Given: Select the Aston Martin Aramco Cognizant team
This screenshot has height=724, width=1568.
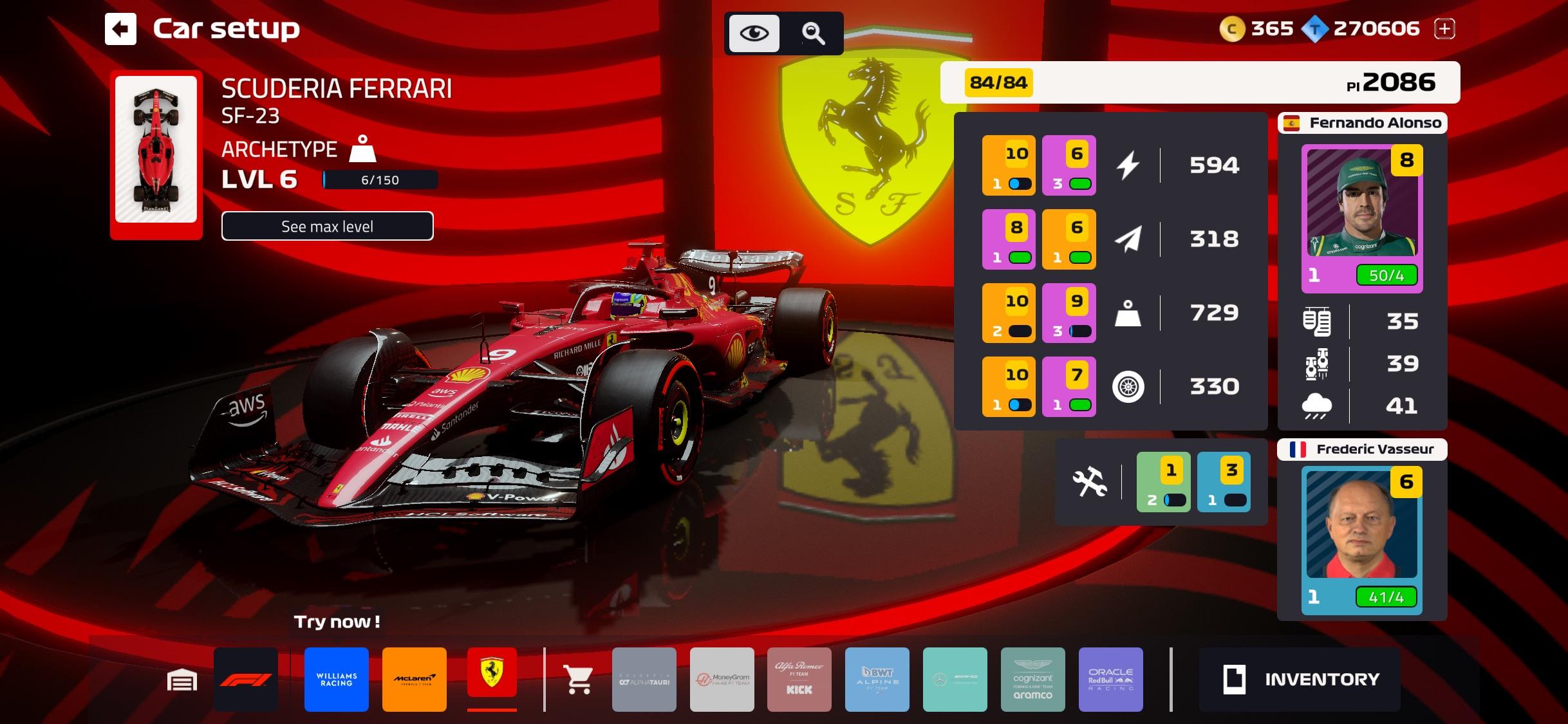Looking at the screenshot, I should 1032,680.
